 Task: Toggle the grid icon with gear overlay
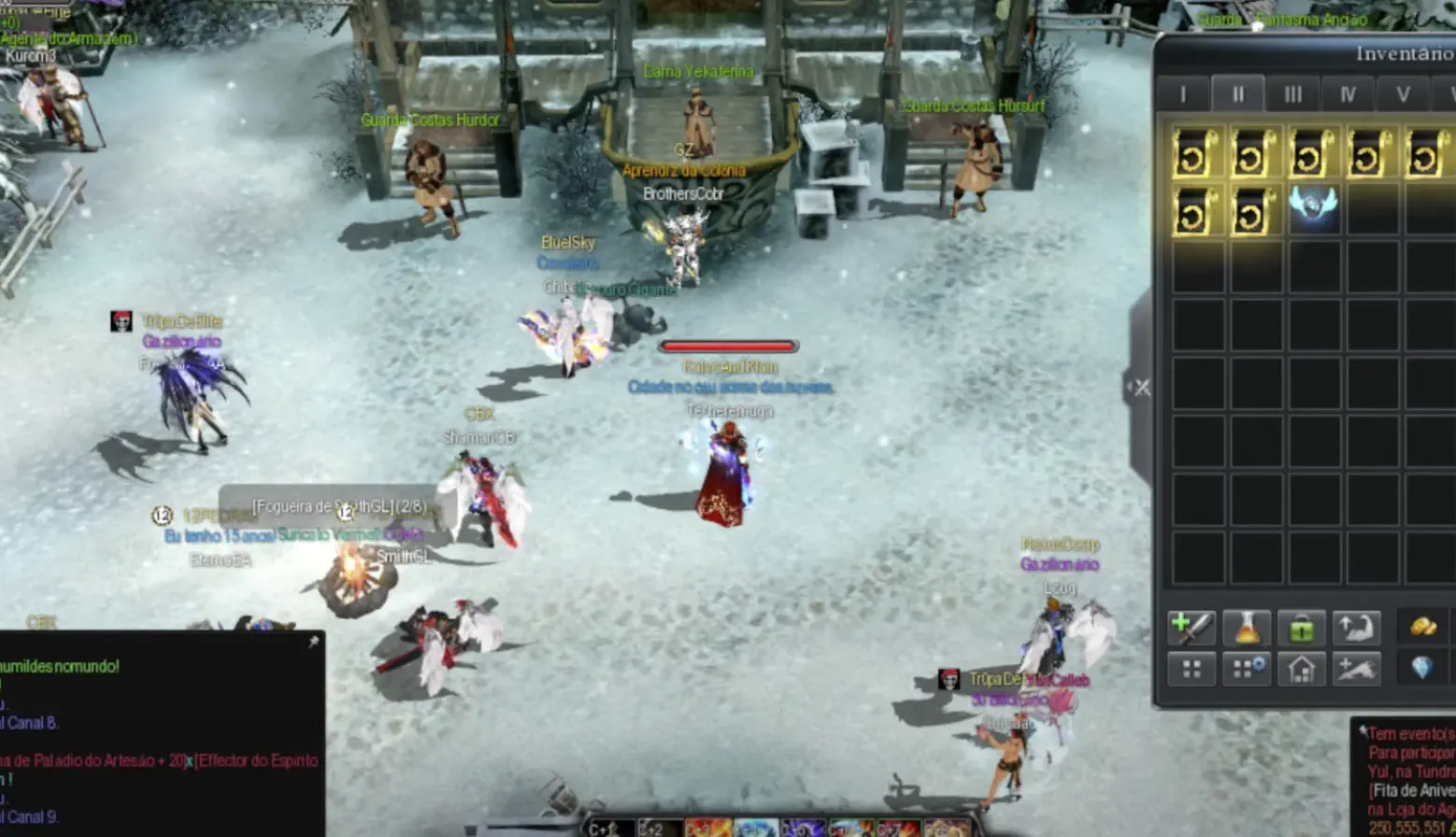click(1247, 669)
